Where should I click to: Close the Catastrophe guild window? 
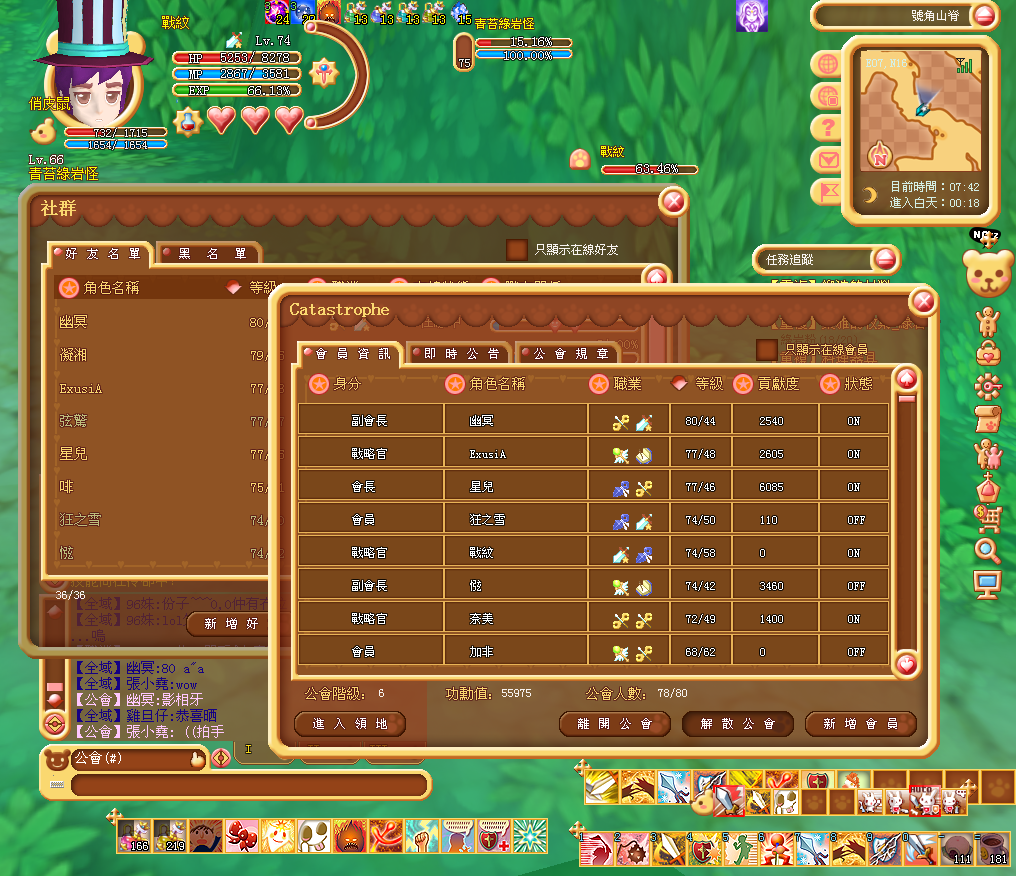coord(923,303)
